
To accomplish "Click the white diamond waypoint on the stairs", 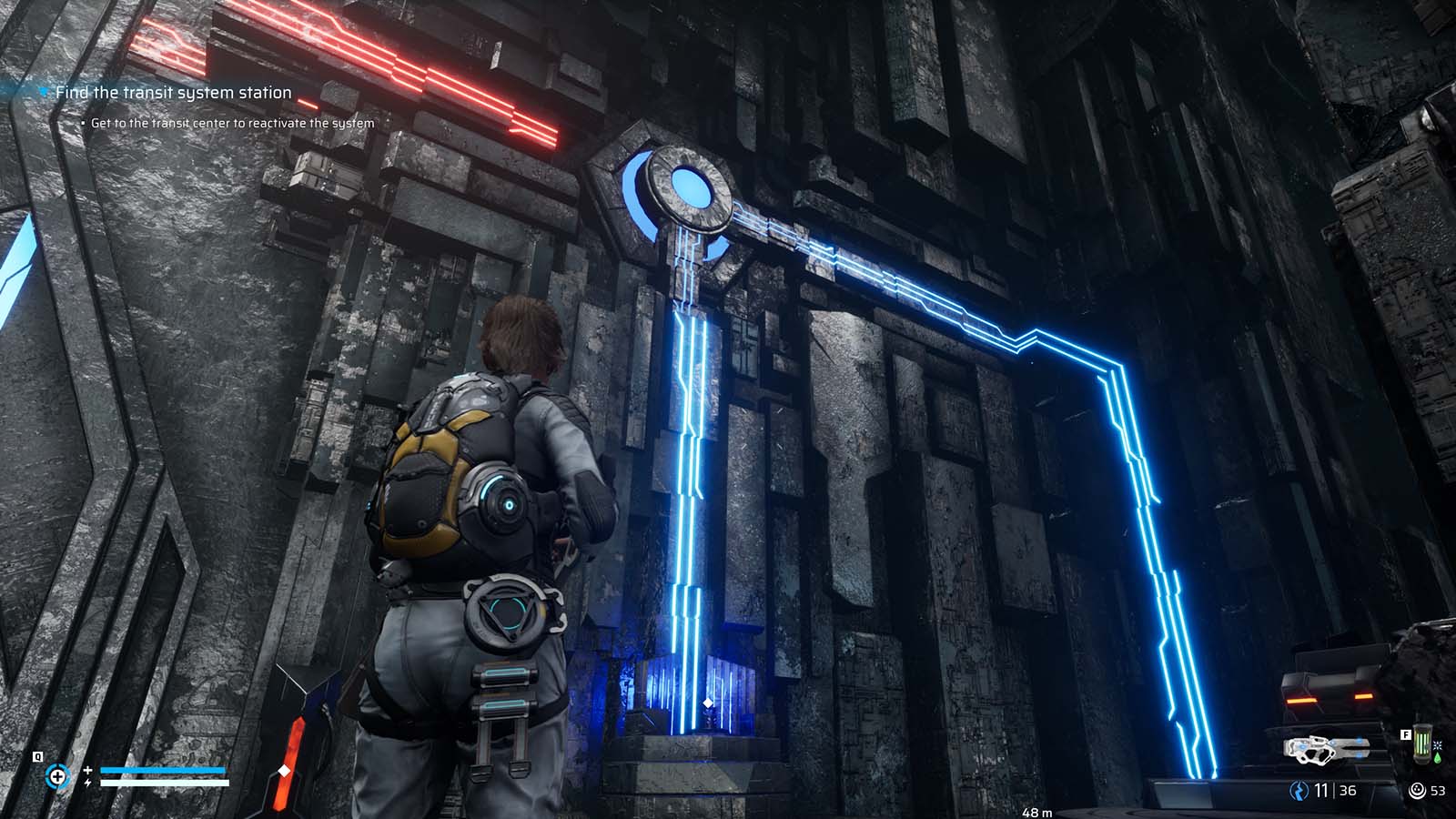I will click(x=706, y=701).
